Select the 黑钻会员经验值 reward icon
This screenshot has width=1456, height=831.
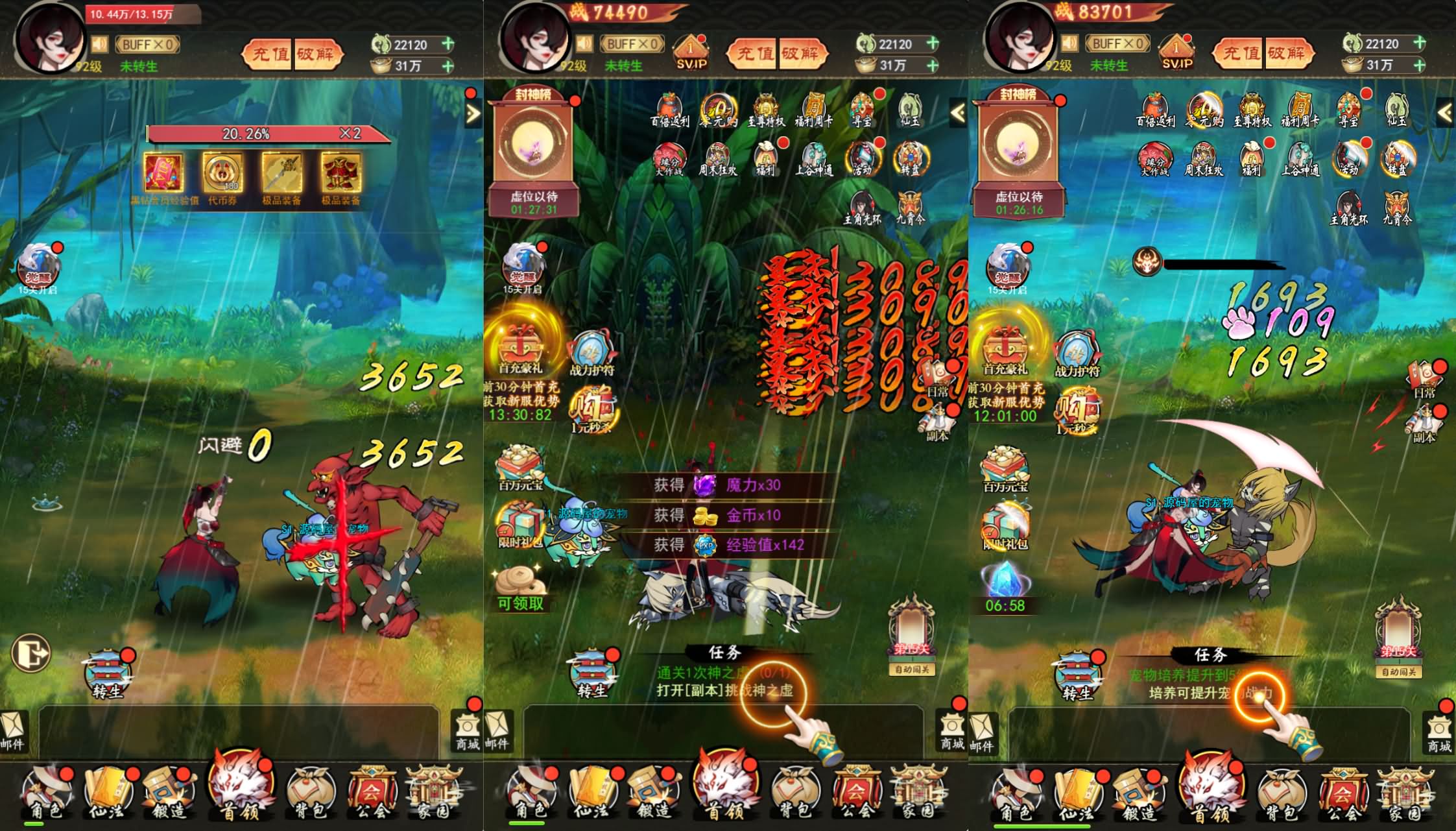(163, 174)
